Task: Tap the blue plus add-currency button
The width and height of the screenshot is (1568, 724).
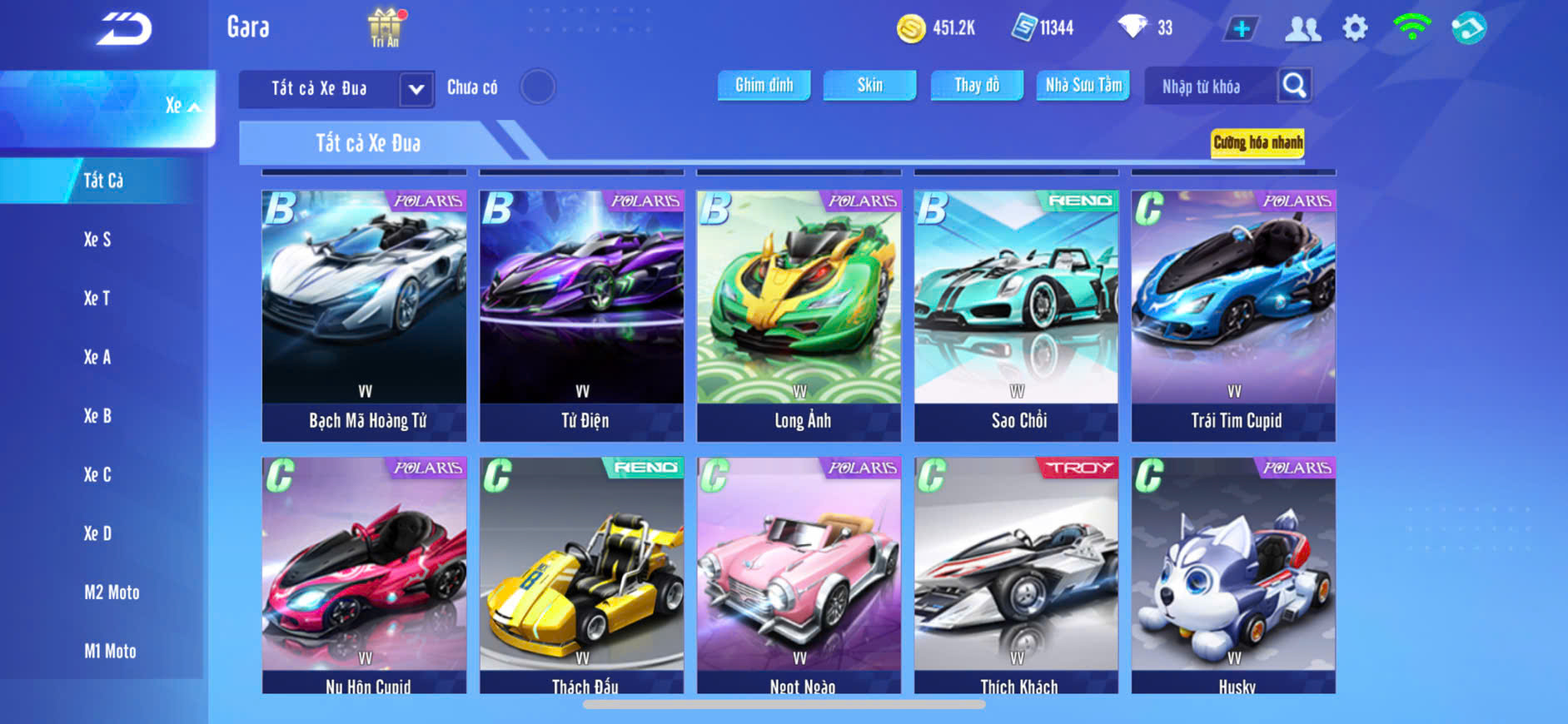Action: tap(1241, 29)
